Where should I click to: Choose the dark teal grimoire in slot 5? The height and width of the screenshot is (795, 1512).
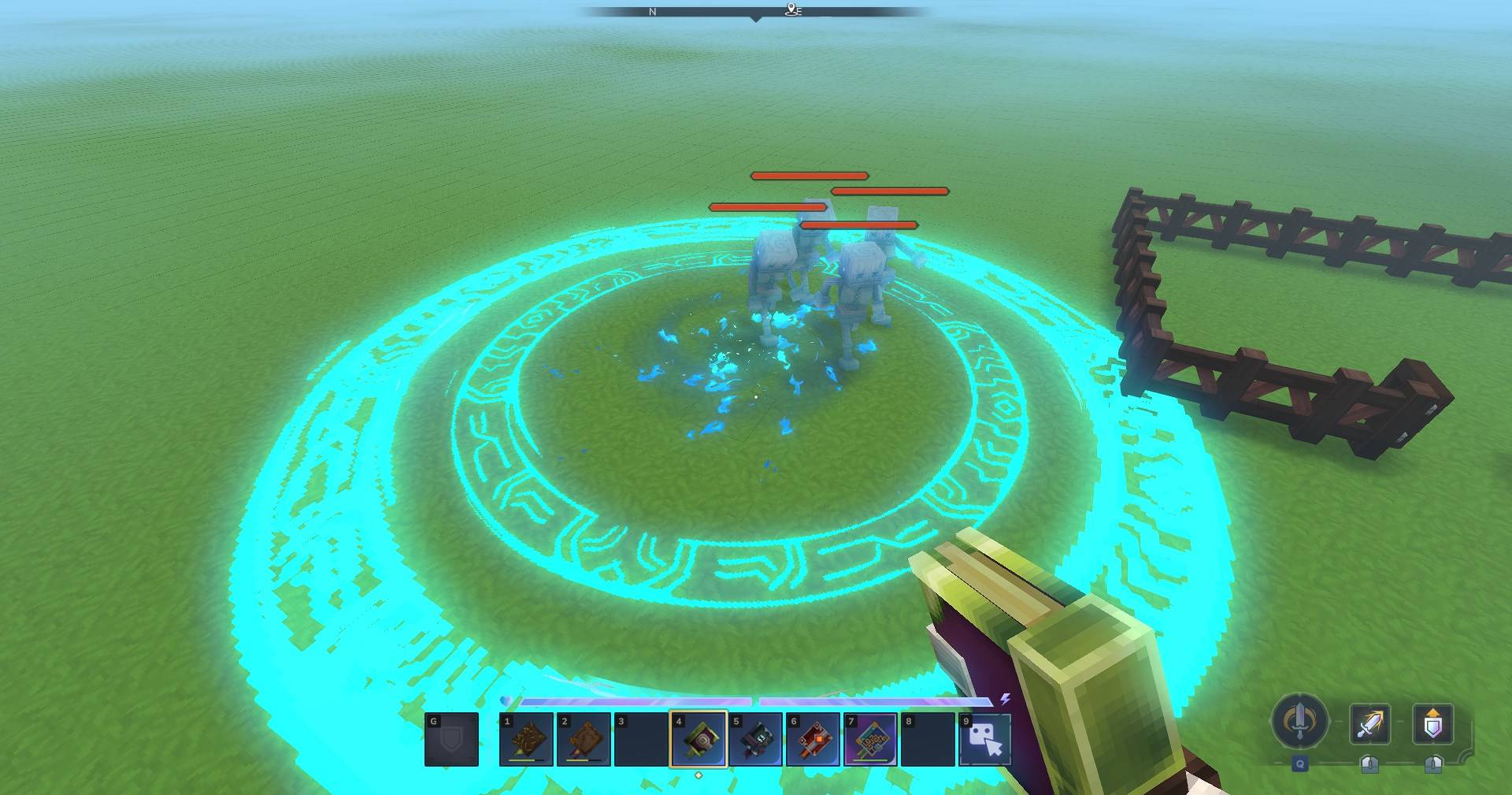(756, 740)
